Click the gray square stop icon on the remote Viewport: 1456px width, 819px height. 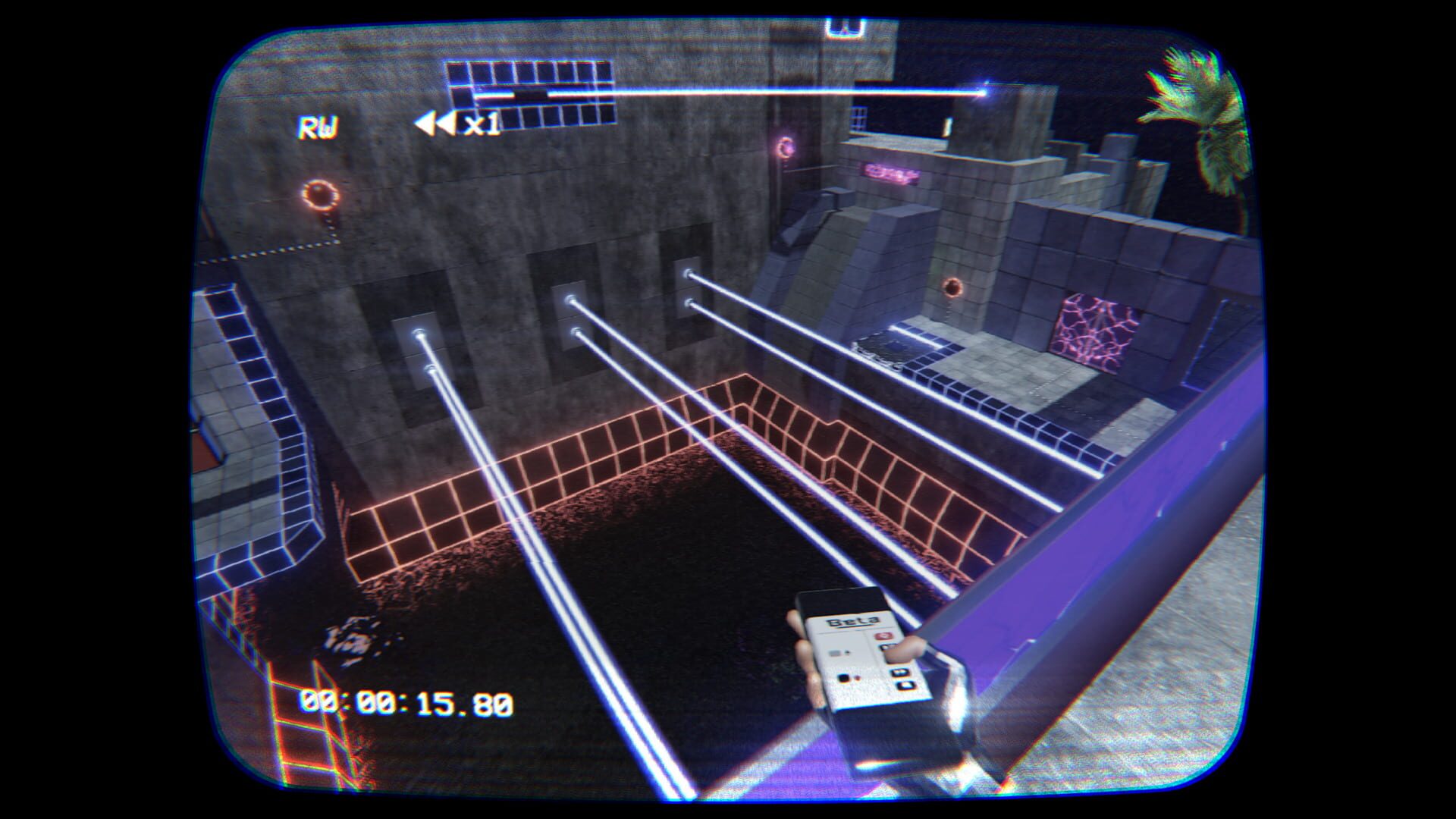(x=834, y=653)
